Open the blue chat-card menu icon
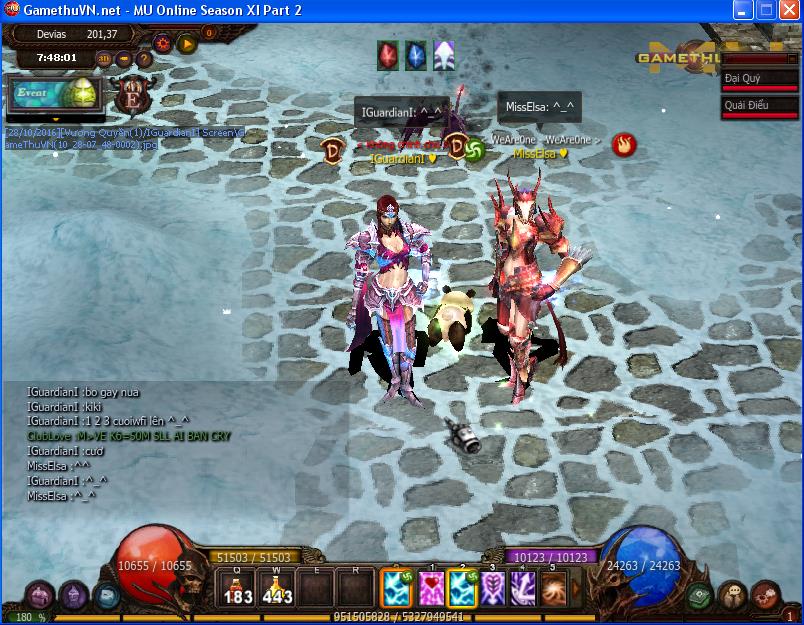 pyautogui.click(x=107, y=596)
